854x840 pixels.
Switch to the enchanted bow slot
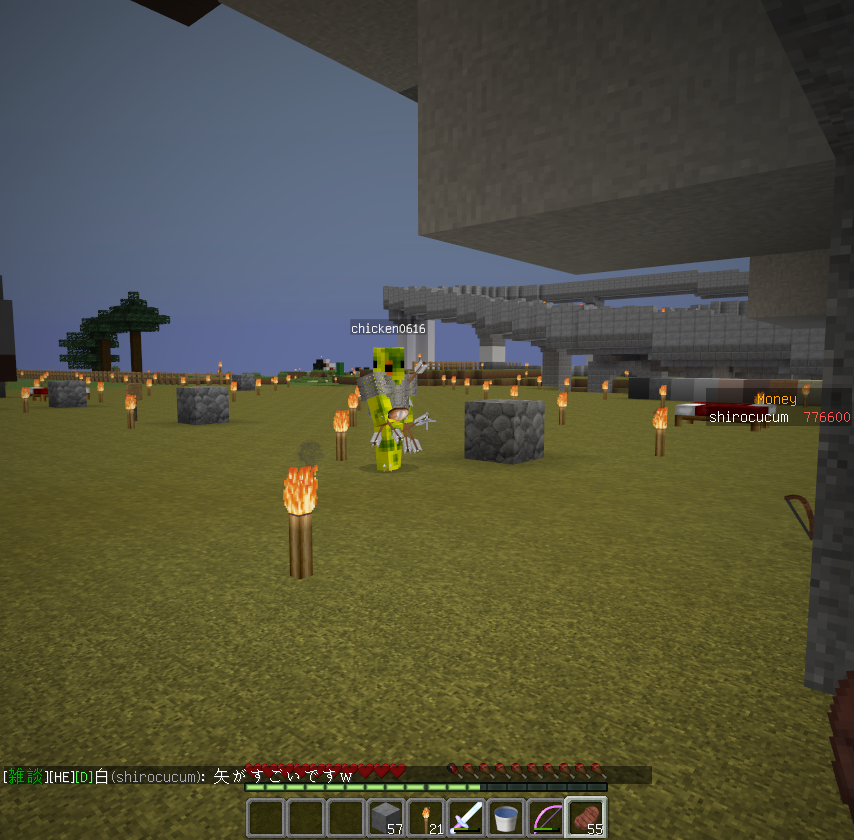546,817
